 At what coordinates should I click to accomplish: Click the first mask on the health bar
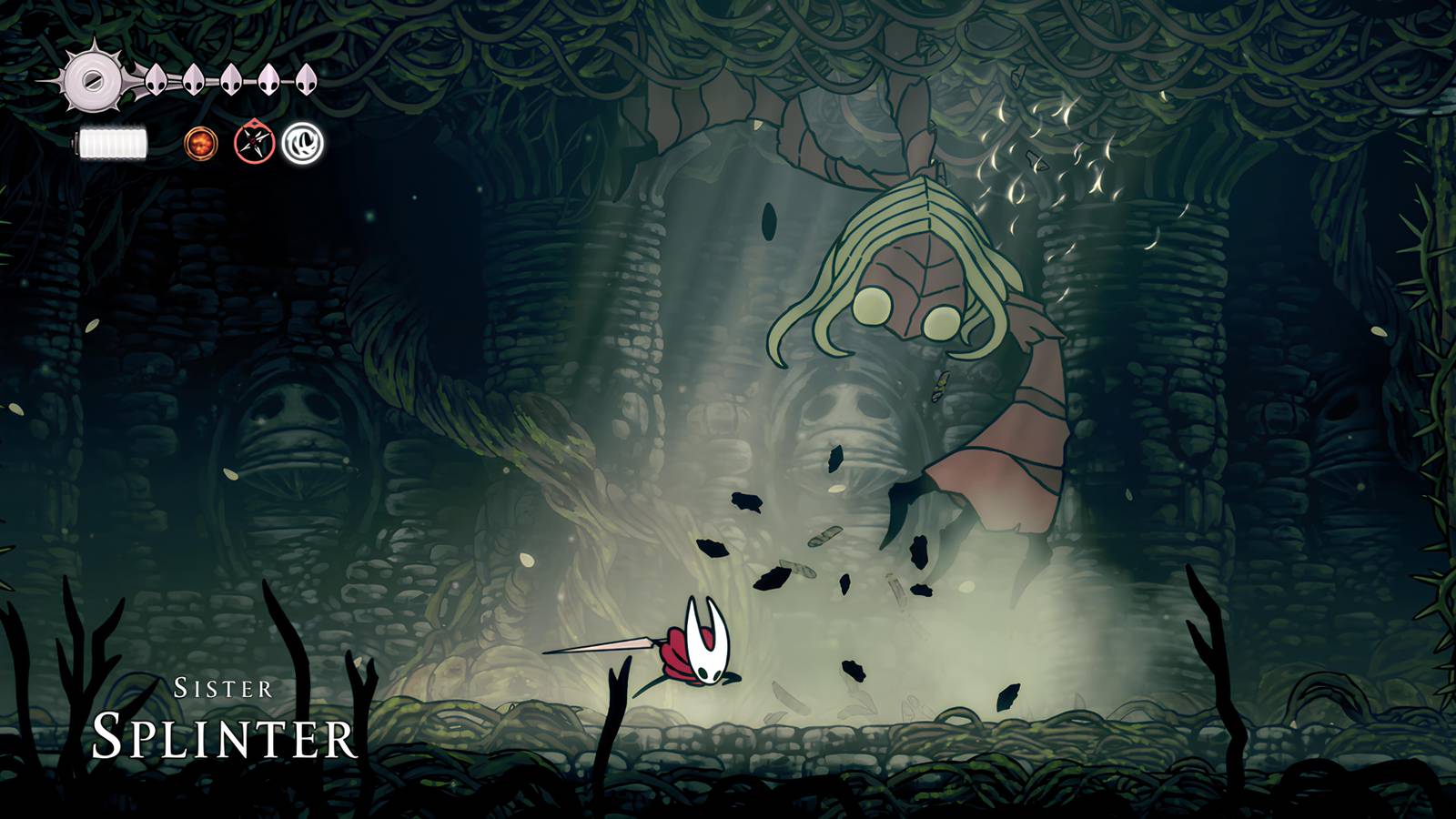[x=155, y=80]
